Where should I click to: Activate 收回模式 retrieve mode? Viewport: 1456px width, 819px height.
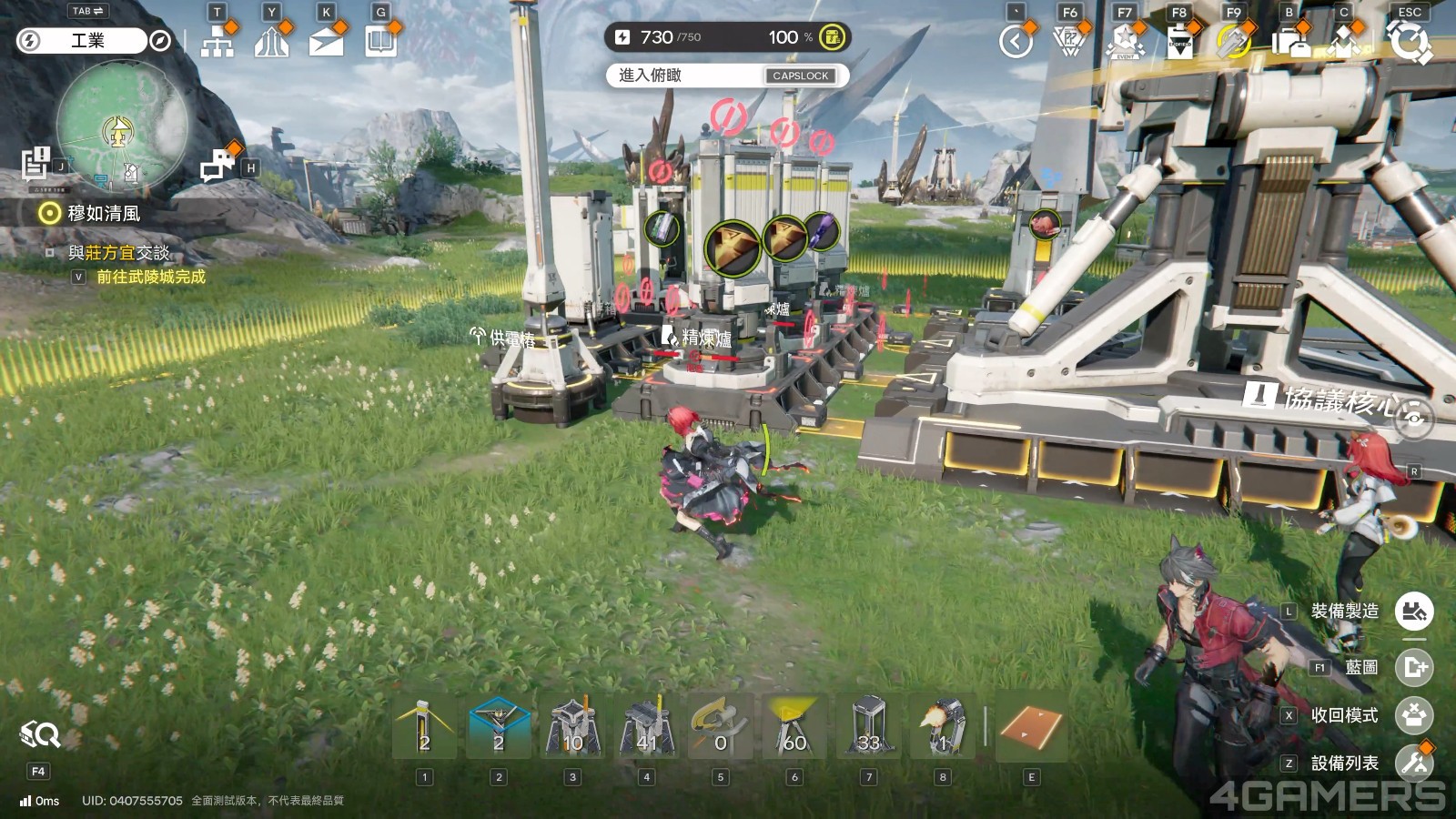(x=1413, y=715)
